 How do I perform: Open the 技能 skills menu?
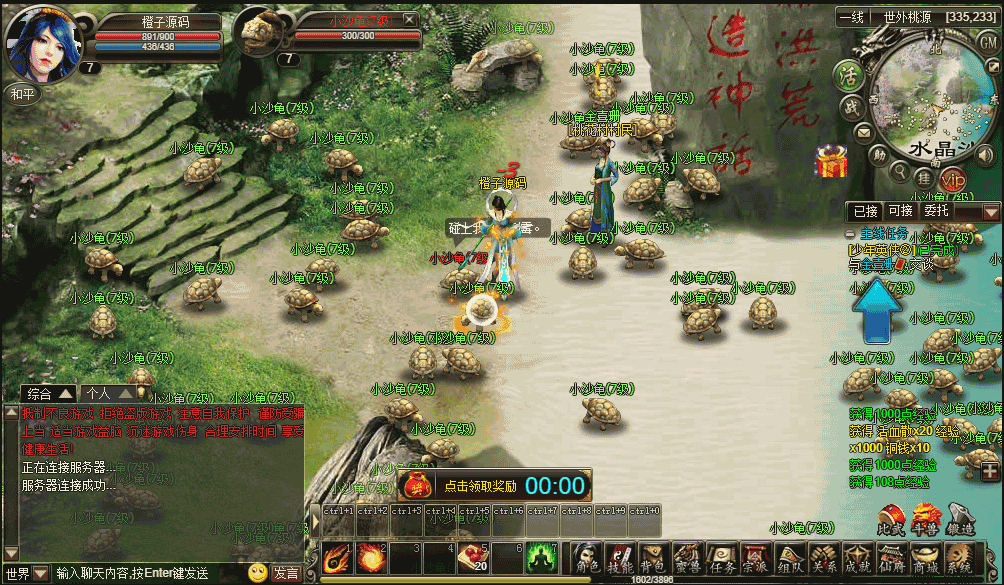pyautogui.click(x=620, y=558)
